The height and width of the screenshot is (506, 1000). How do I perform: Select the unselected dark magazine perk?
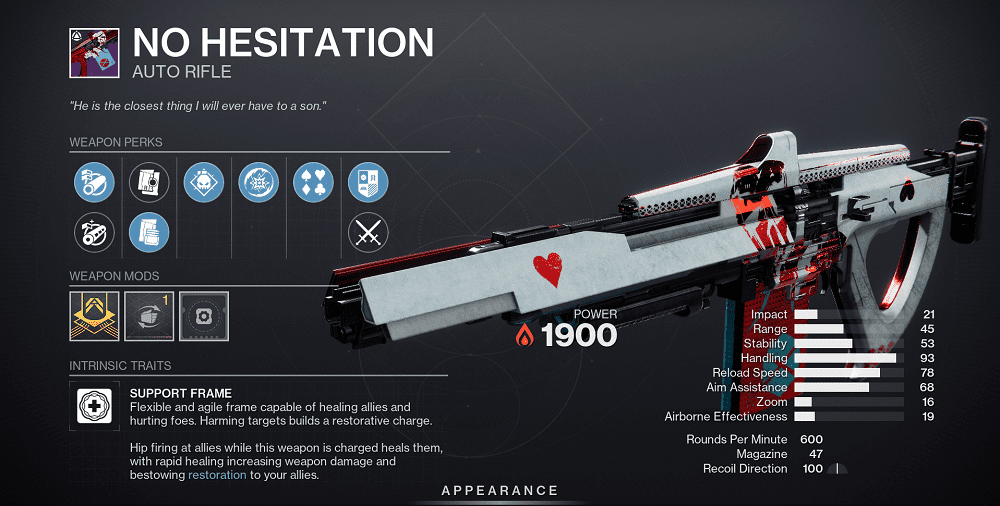point(149,182)
